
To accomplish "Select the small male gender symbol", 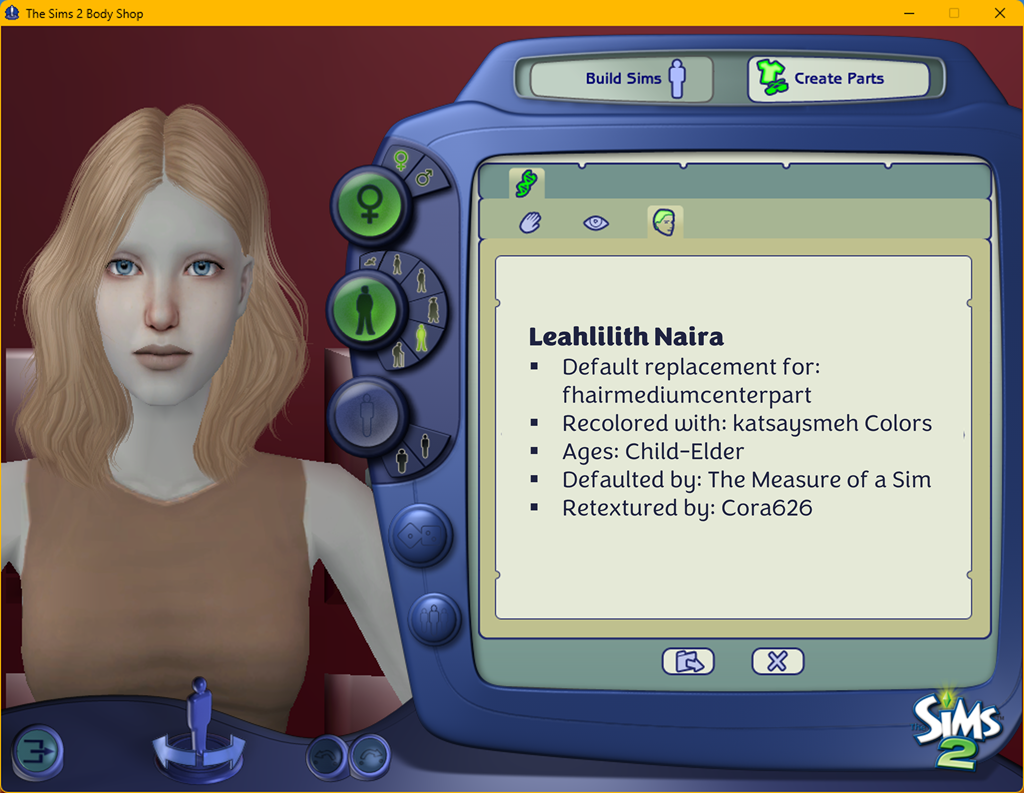I will point(424,178).
